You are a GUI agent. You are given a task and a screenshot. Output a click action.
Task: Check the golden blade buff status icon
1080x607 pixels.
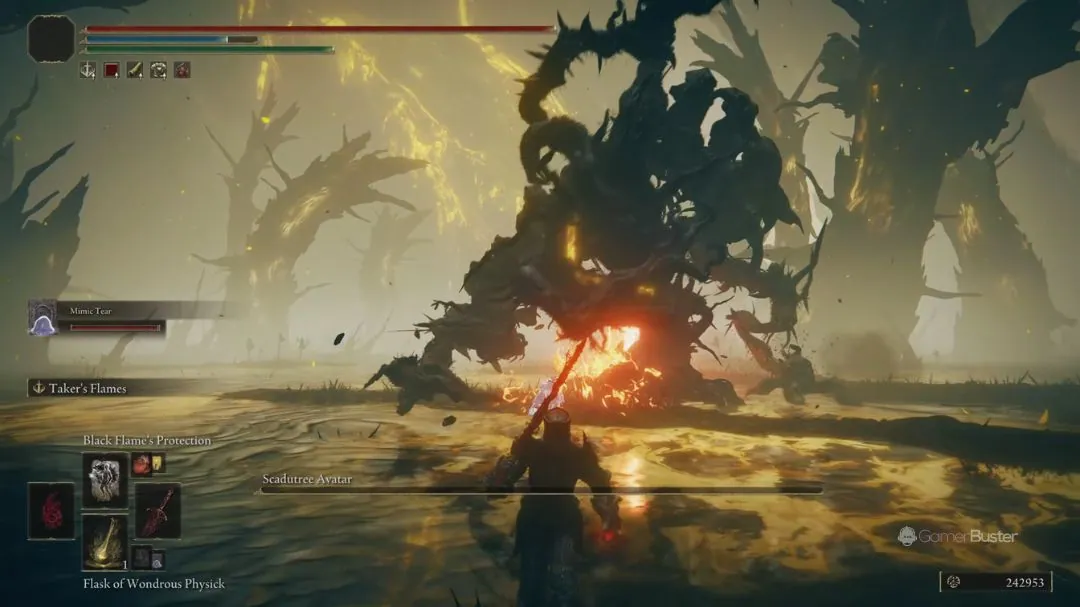coord(135,70)
